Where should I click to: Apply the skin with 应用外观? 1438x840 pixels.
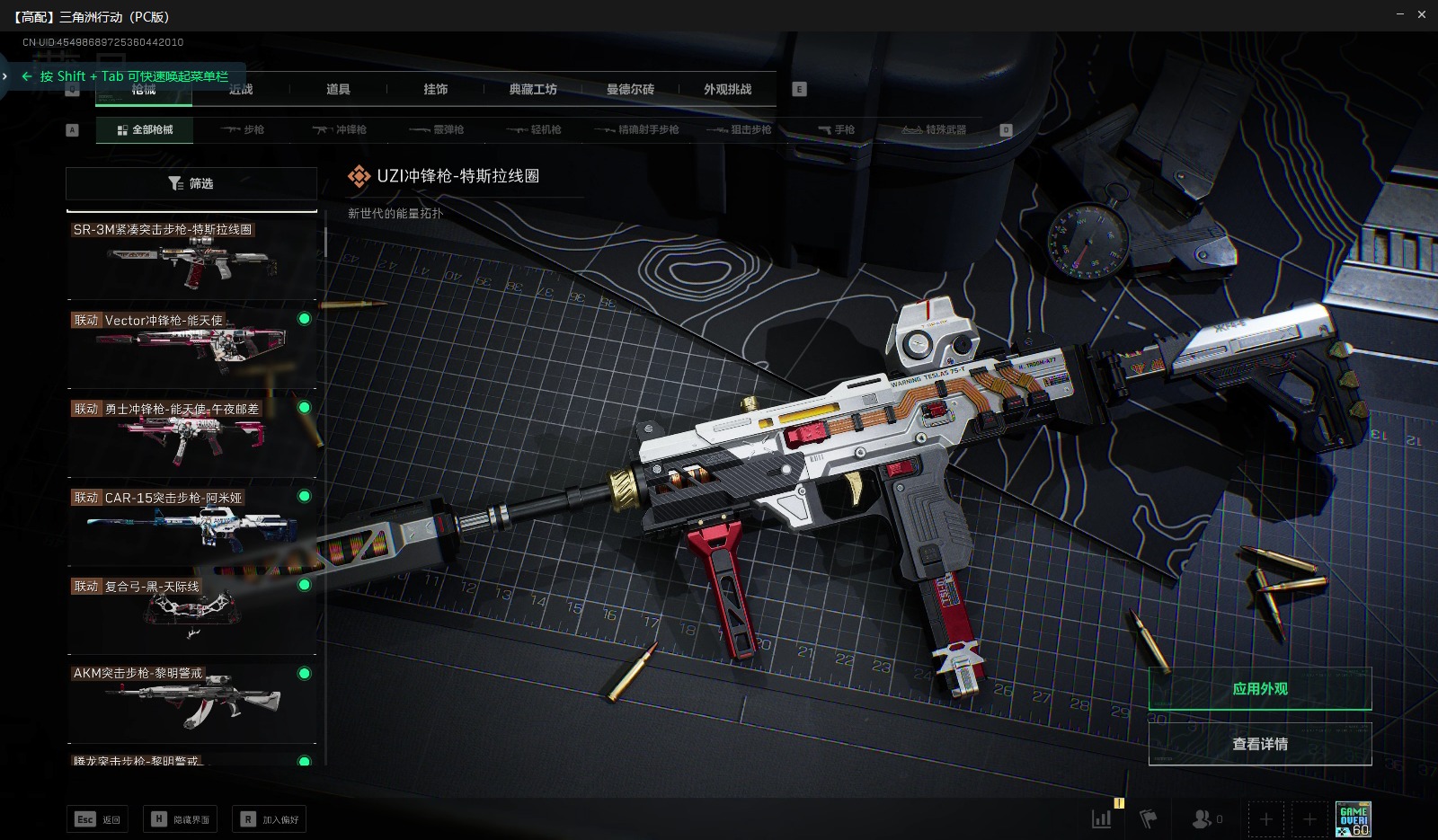click(1259, 689)
